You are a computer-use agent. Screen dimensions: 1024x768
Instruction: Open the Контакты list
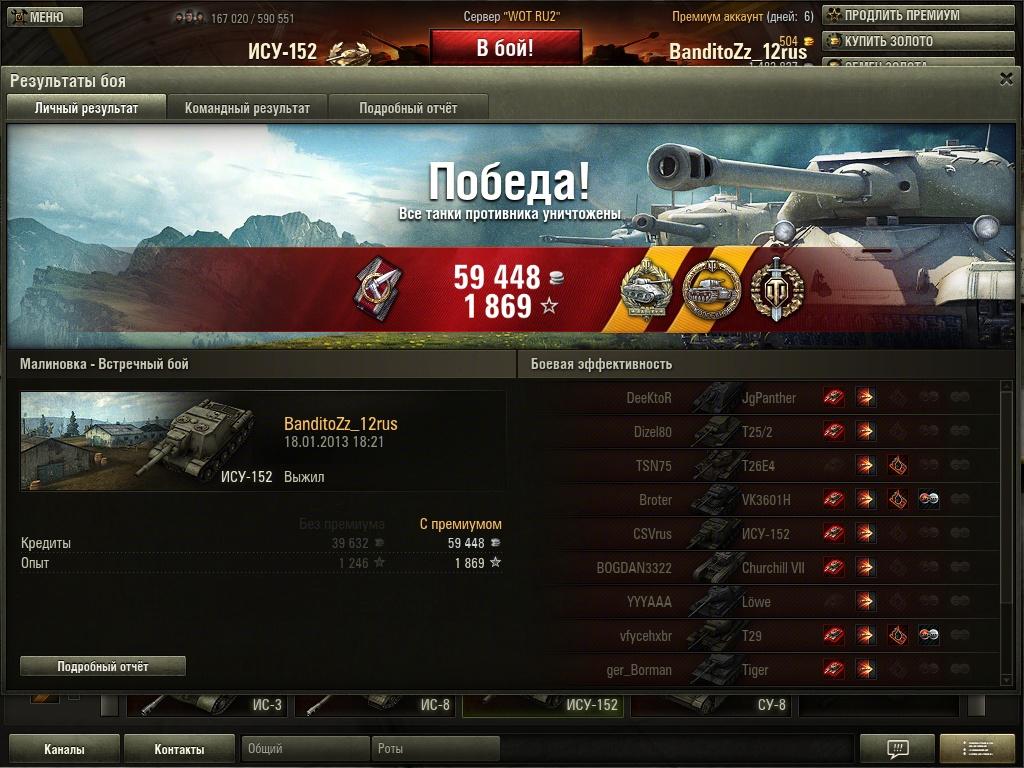179,749
